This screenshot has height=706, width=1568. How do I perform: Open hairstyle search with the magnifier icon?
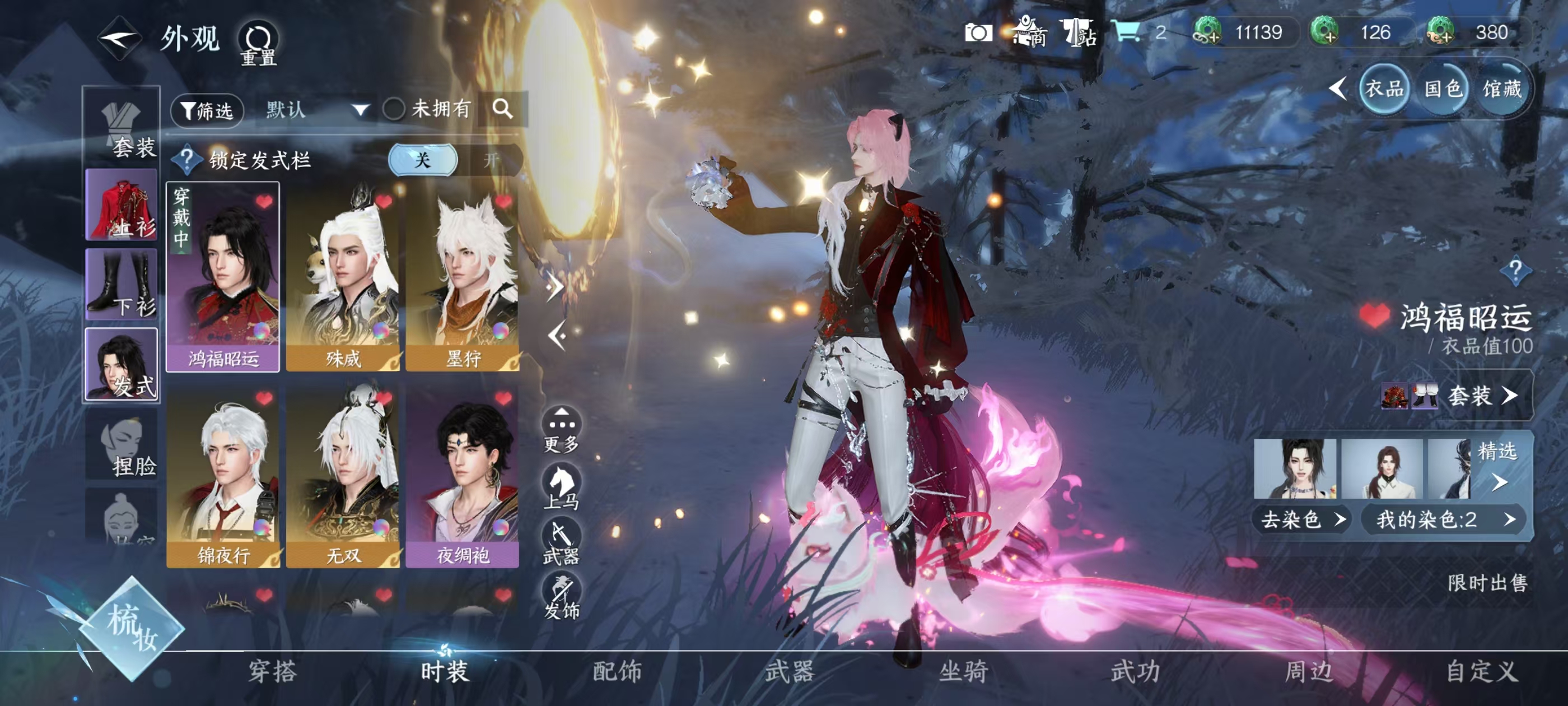[502, 110]
